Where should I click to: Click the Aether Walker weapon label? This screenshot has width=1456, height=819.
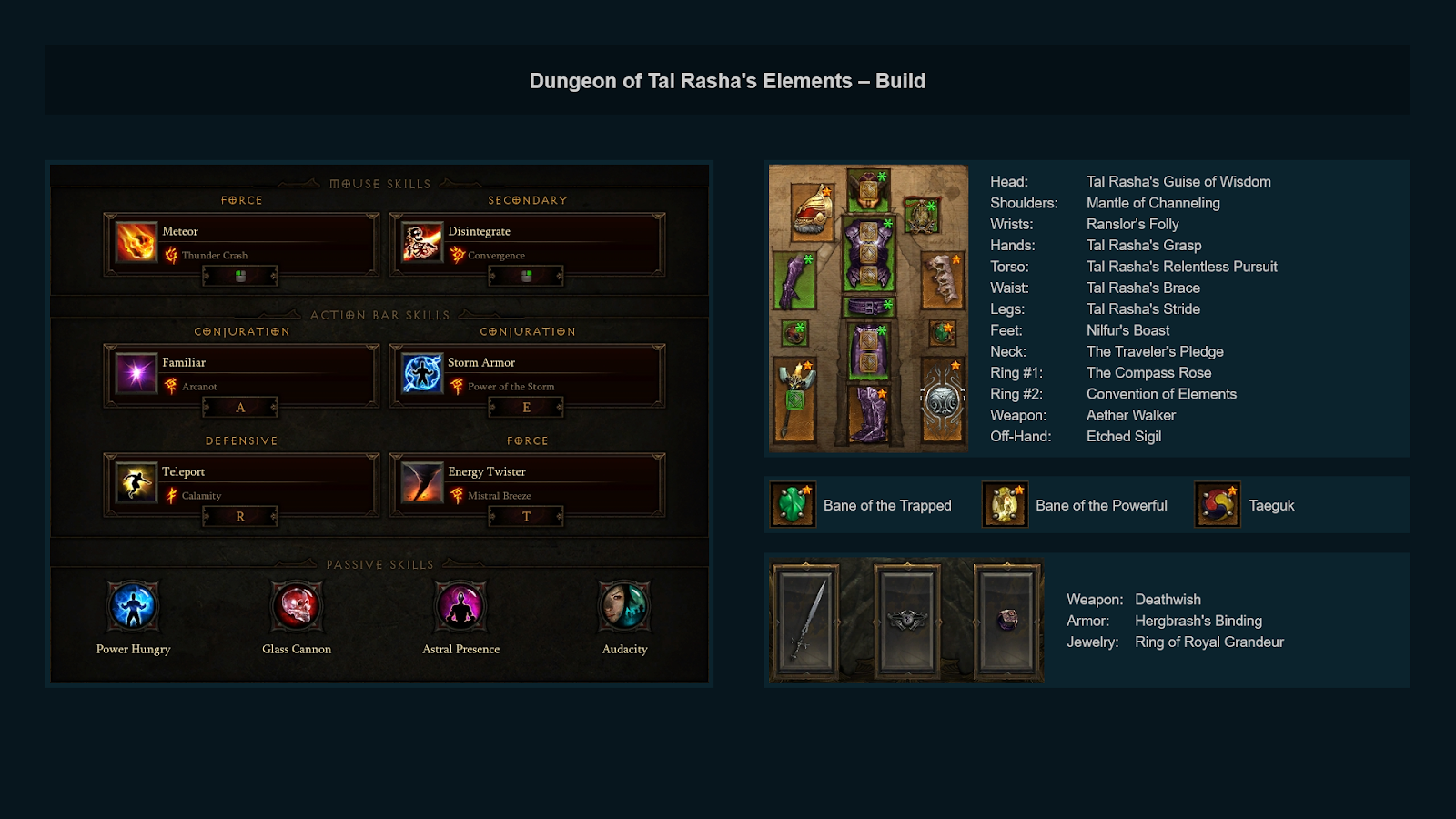point(1131,415)
